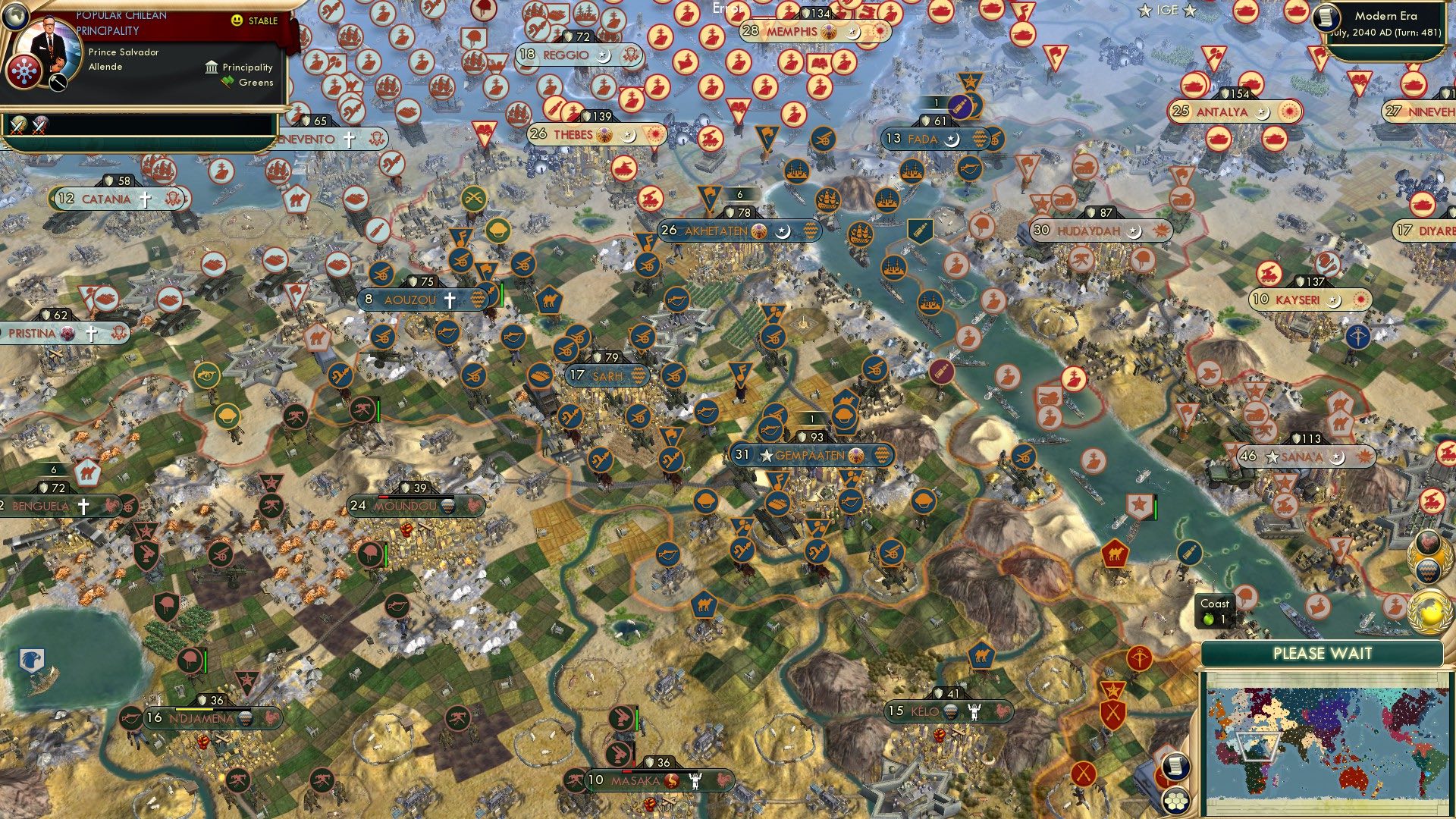The width and height of the screenshot is (1456, 819).
Task: Toggle the strategic view globe top-left
Action: pos(15,15)
